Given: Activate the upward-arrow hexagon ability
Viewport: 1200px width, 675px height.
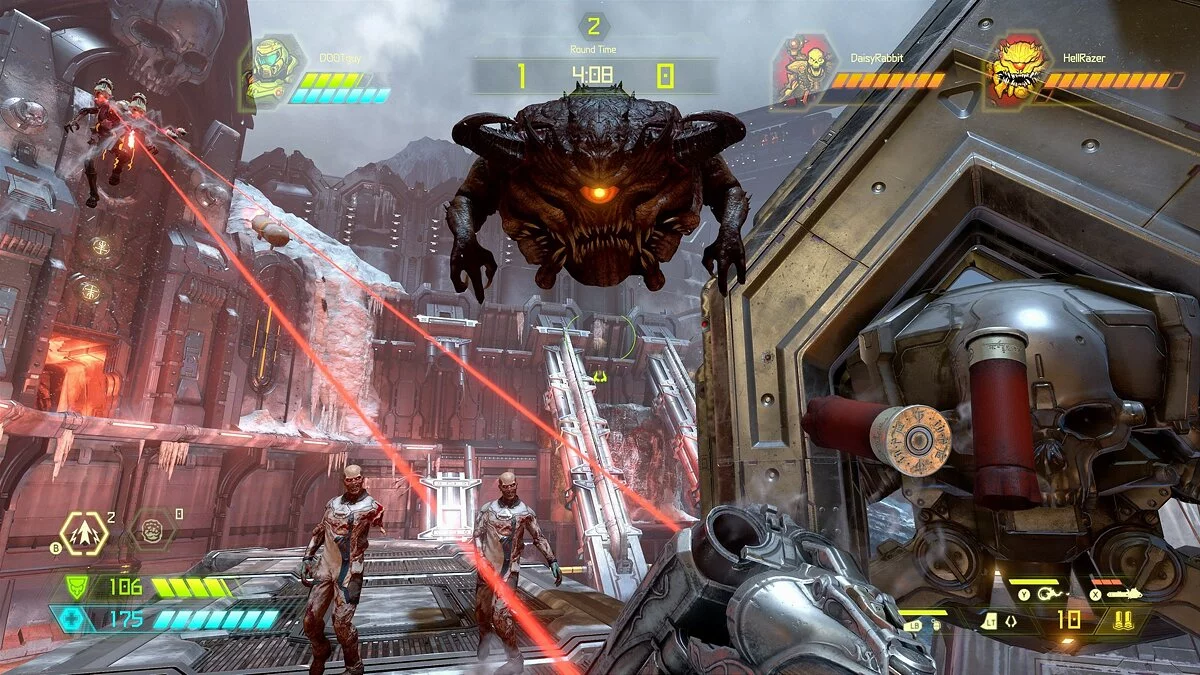Looking at the screenshot, I should tap(84, 533).
